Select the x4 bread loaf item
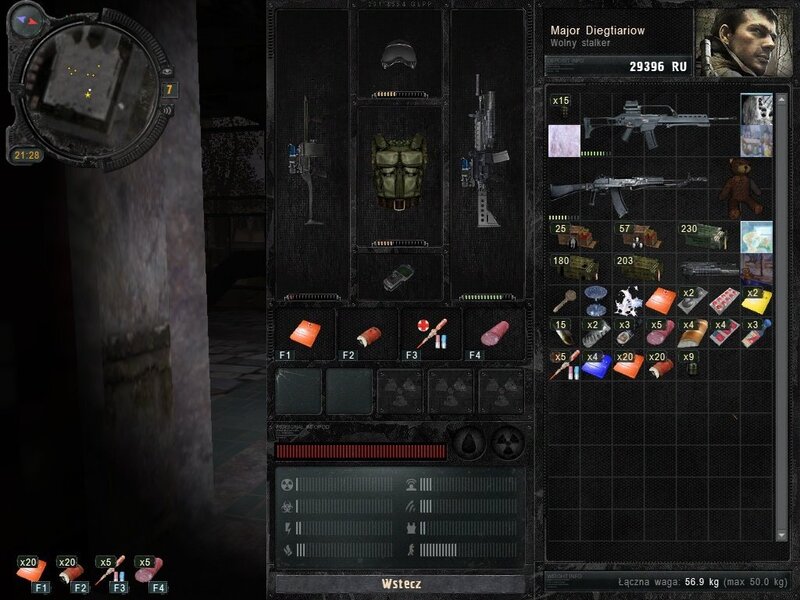Screen dimensions: 800x600 [x=692, y=333]
